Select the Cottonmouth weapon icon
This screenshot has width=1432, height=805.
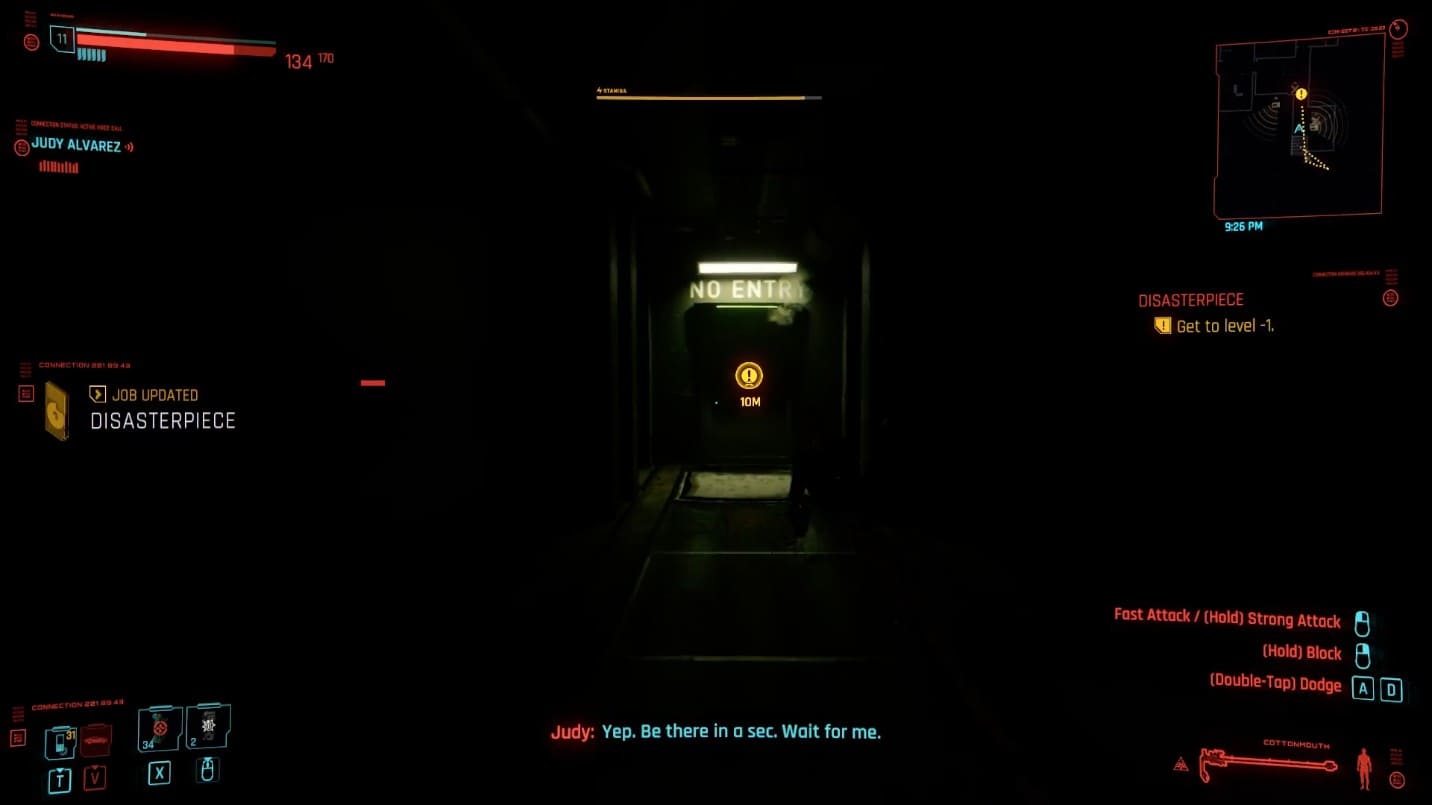pos(1268,762)
